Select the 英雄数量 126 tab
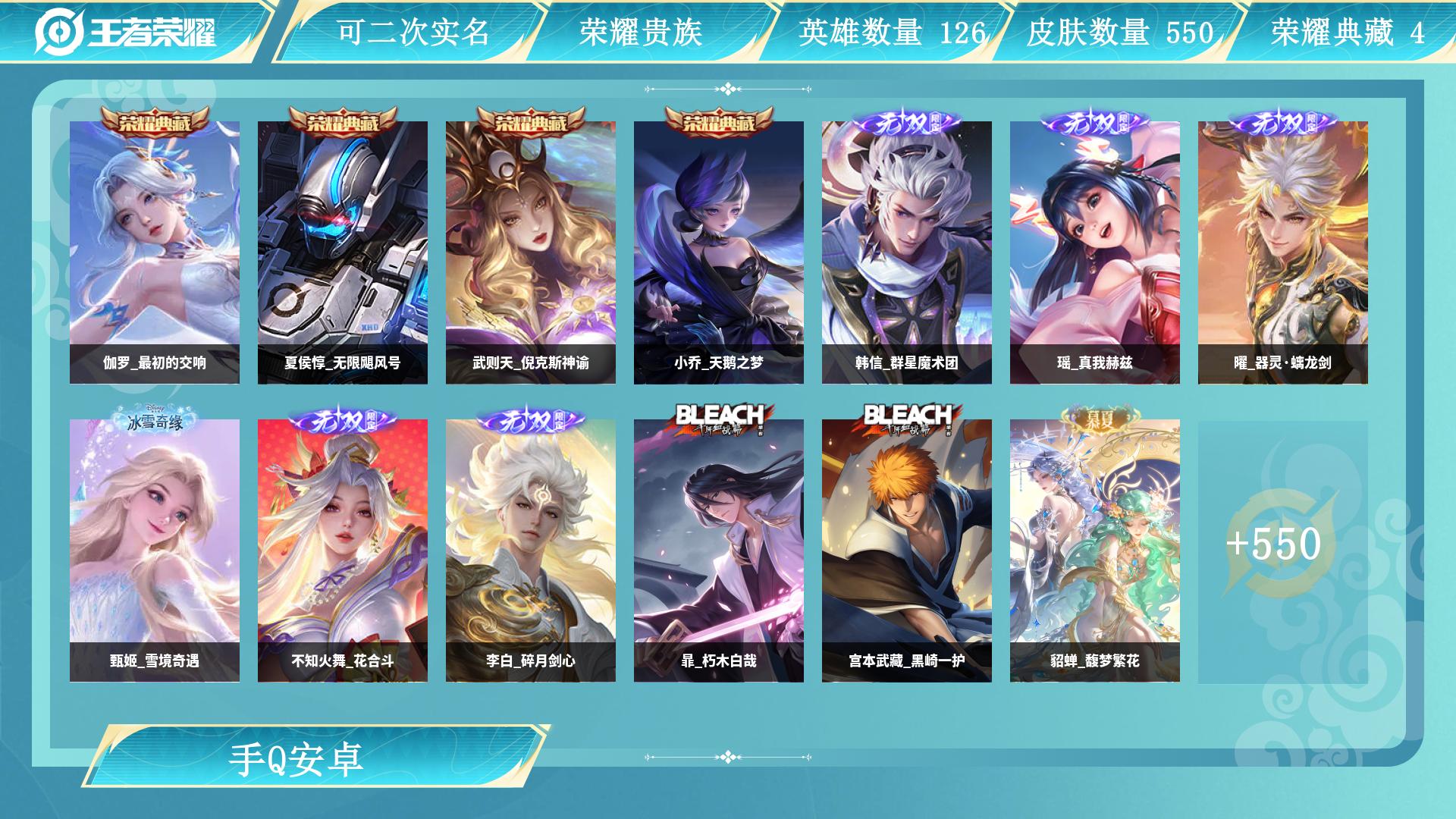The image size is (1456, 819). coord(890,32)
